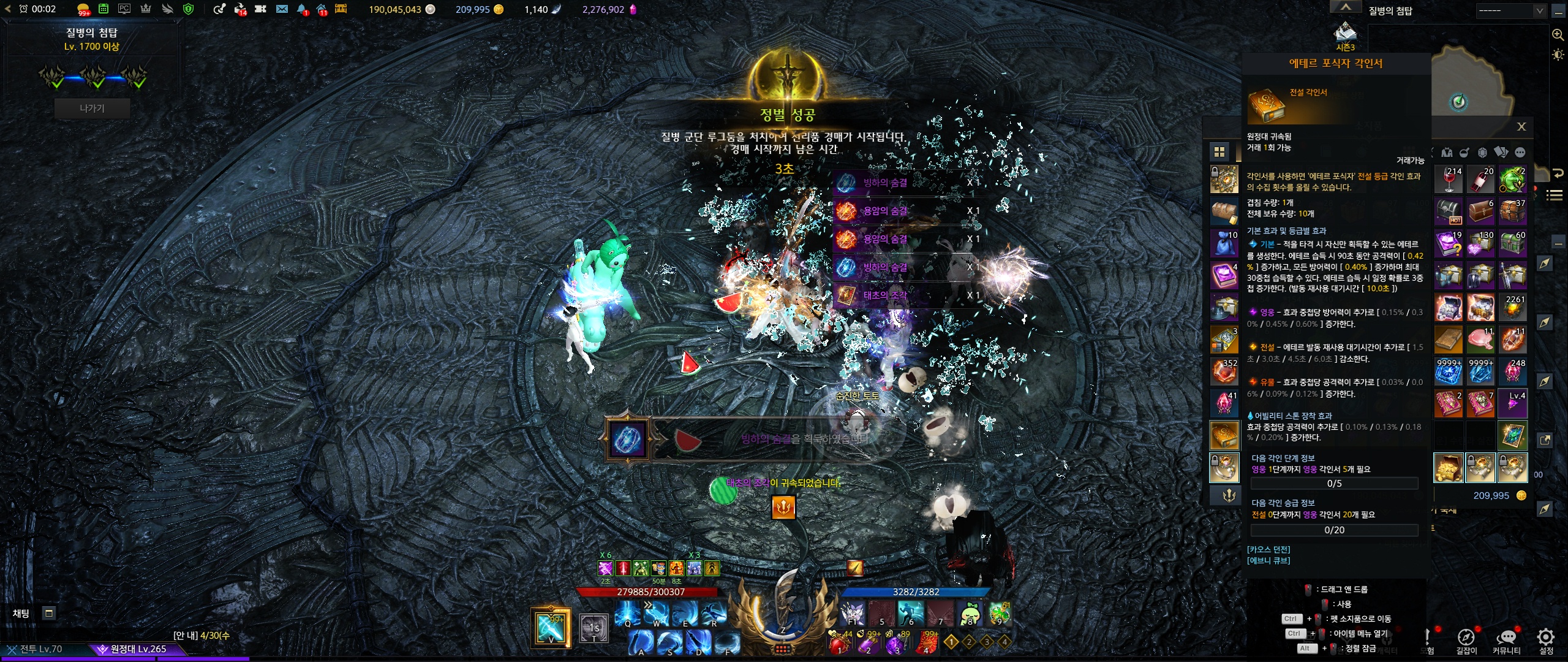The width and height of the screenshot is (1568, 662).
Task: Activate the V awakening skill icon
Action: [x=550, y=626]
